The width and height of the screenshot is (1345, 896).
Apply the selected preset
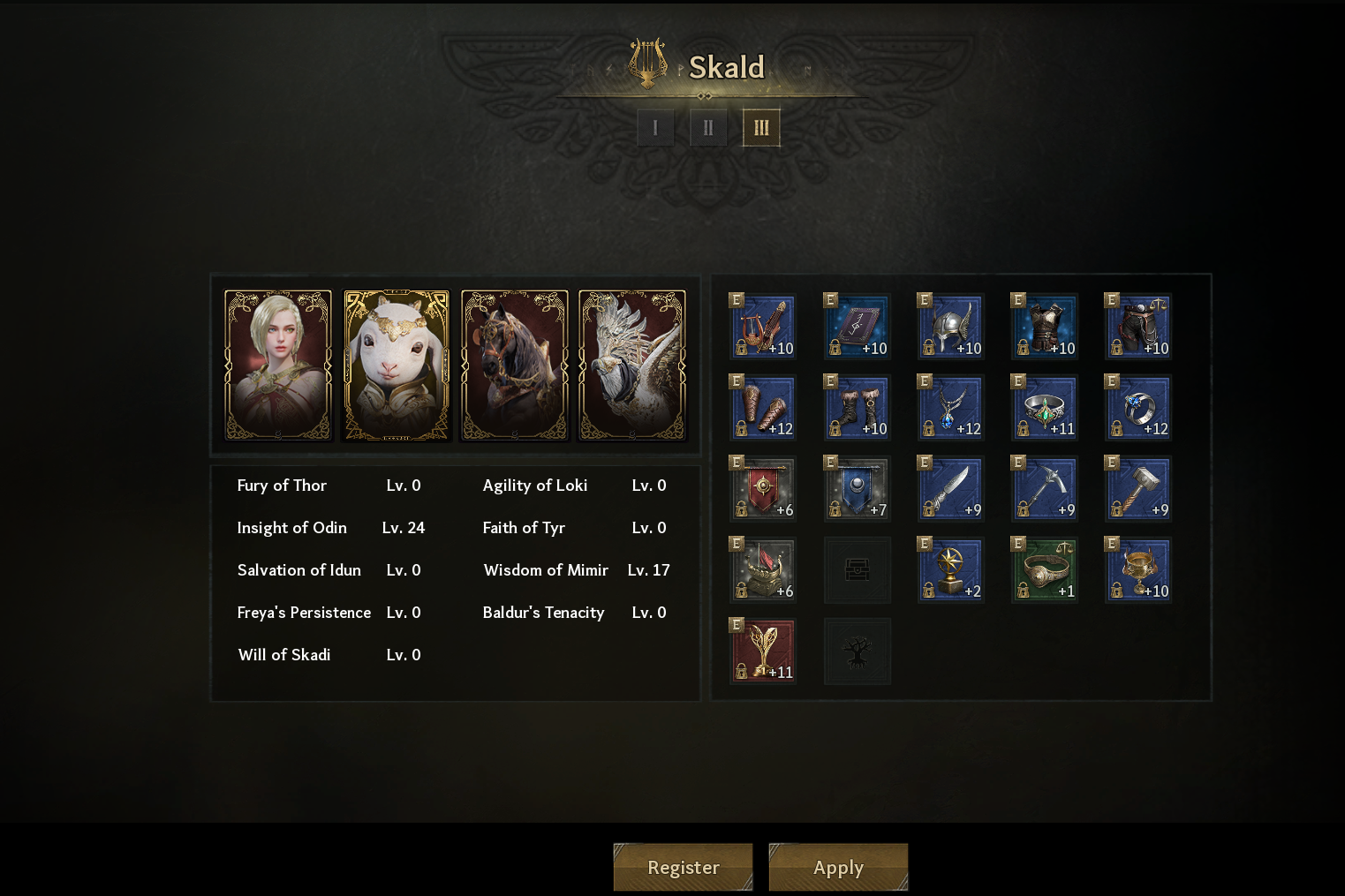(838, 867)
